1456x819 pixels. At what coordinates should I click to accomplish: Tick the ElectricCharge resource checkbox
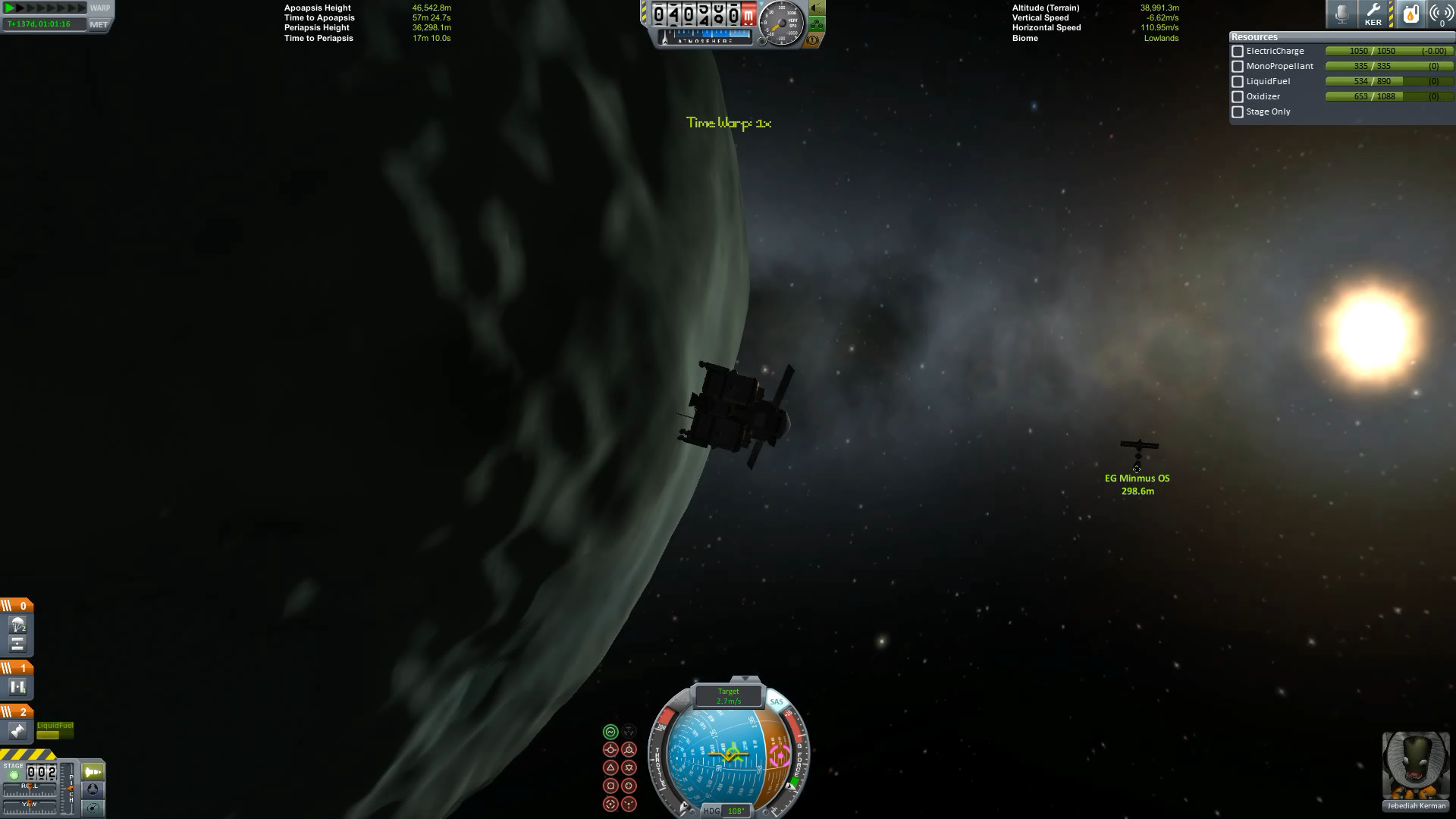(x=1238, y=52)
